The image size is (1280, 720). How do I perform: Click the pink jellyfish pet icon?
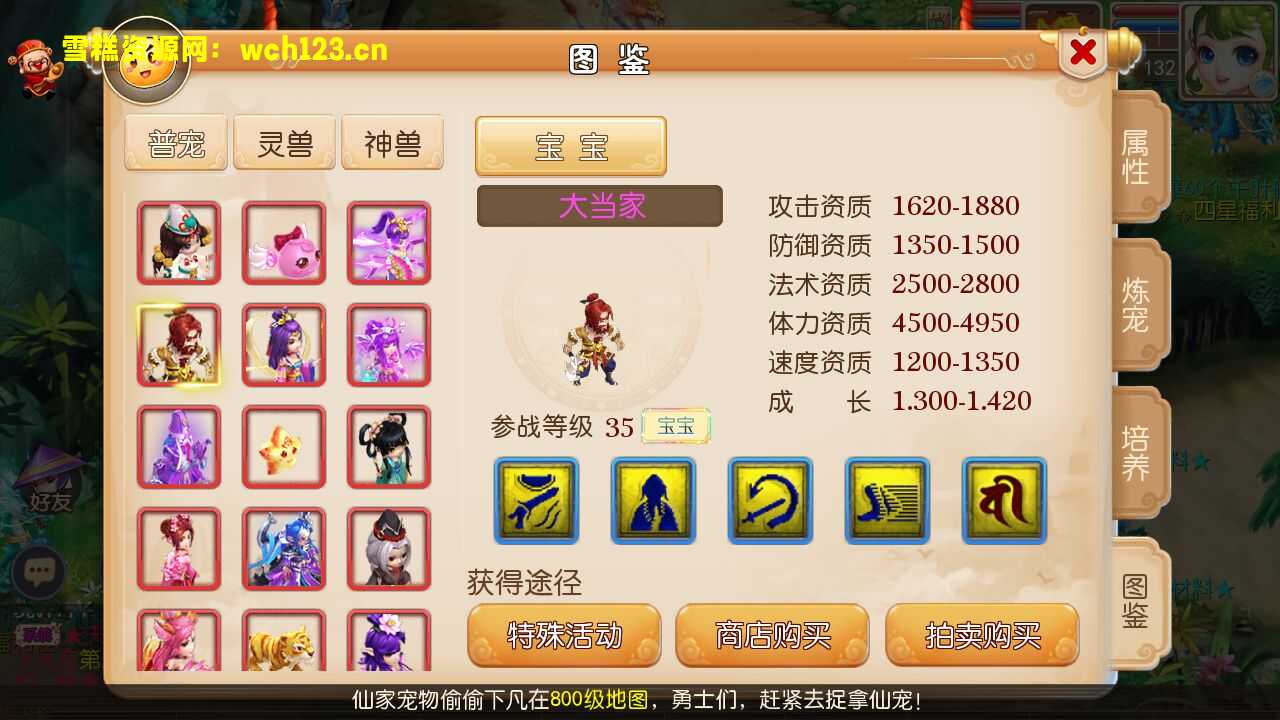(x=283, y=242)
